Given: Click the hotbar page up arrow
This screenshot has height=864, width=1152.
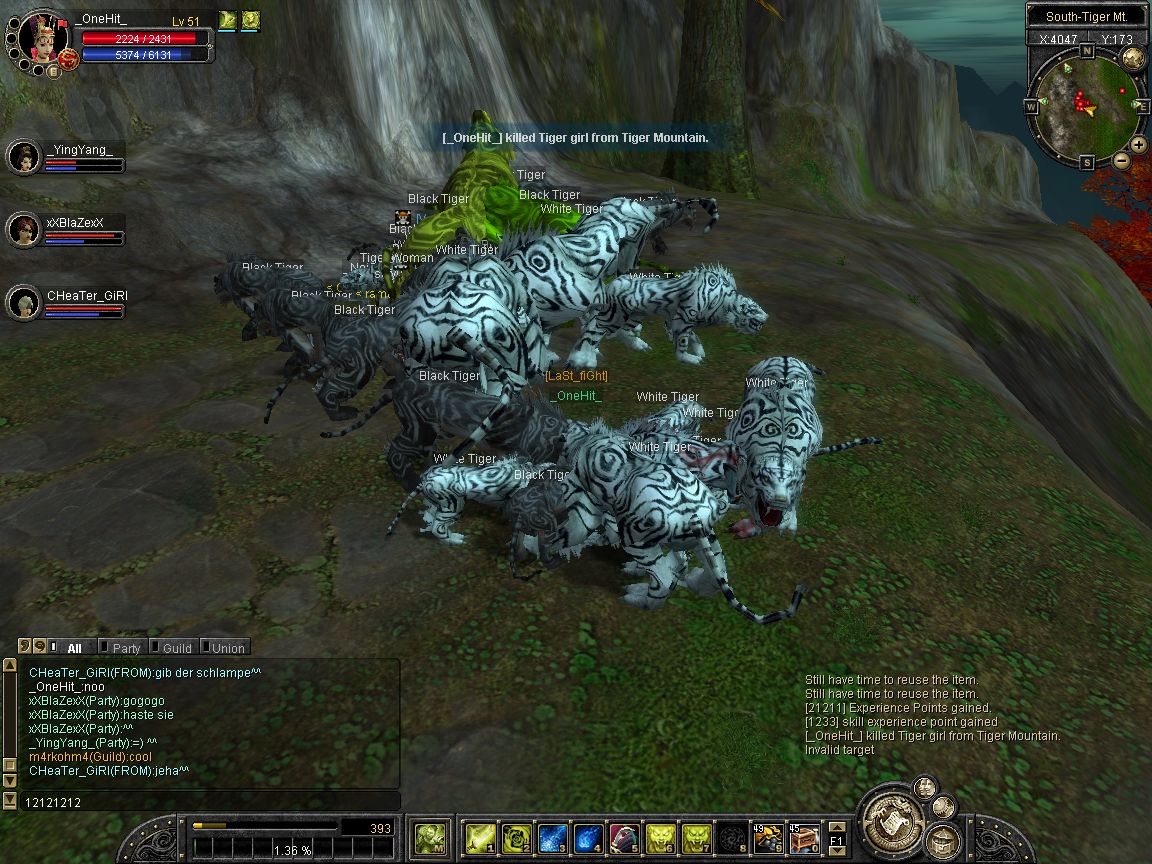Looking at the screenshot, I should pyautogui.click(x=837, y=827).
